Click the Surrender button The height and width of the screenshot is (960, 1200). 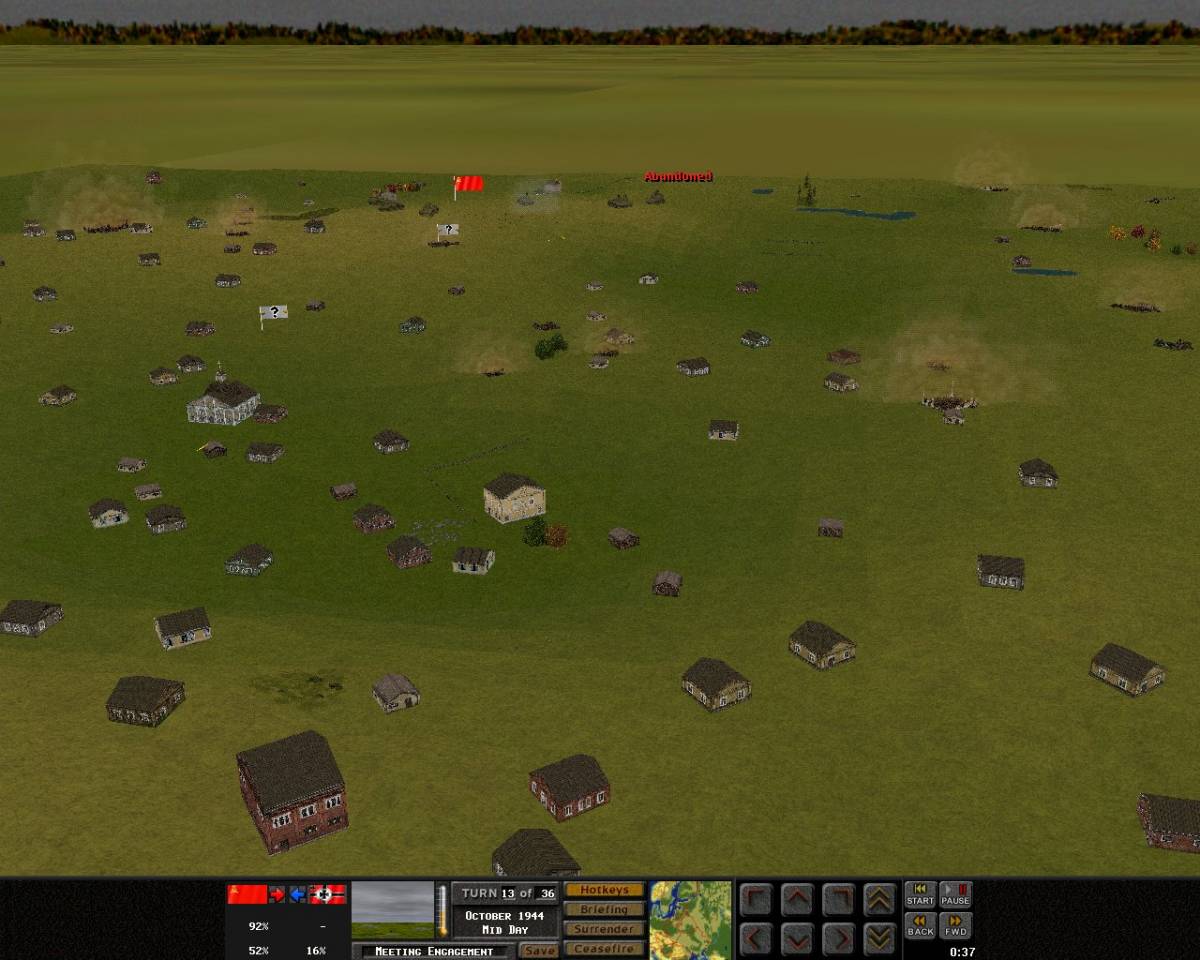[604, 929]
